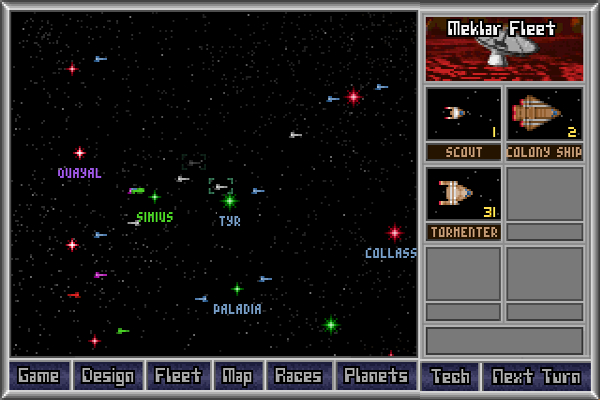View the Races screen

299,377
